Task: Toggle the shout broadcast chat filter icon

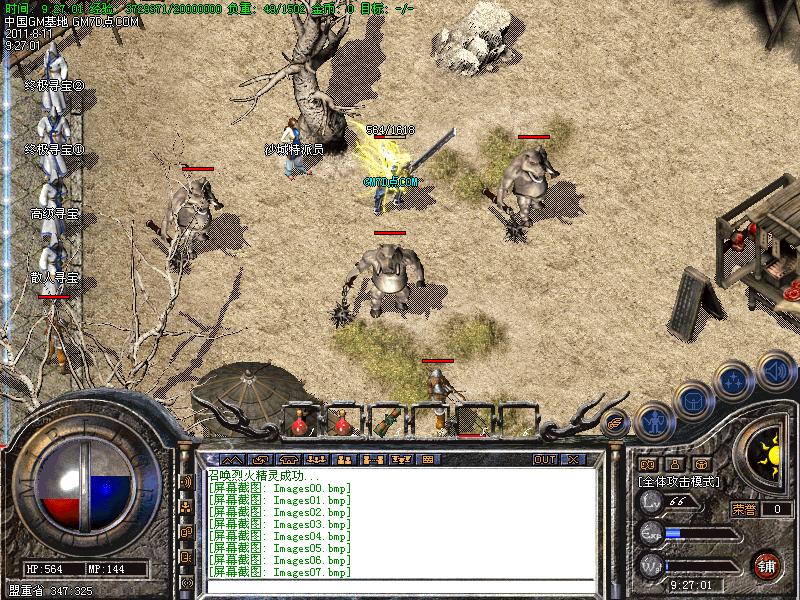Action: click(186, 481)
